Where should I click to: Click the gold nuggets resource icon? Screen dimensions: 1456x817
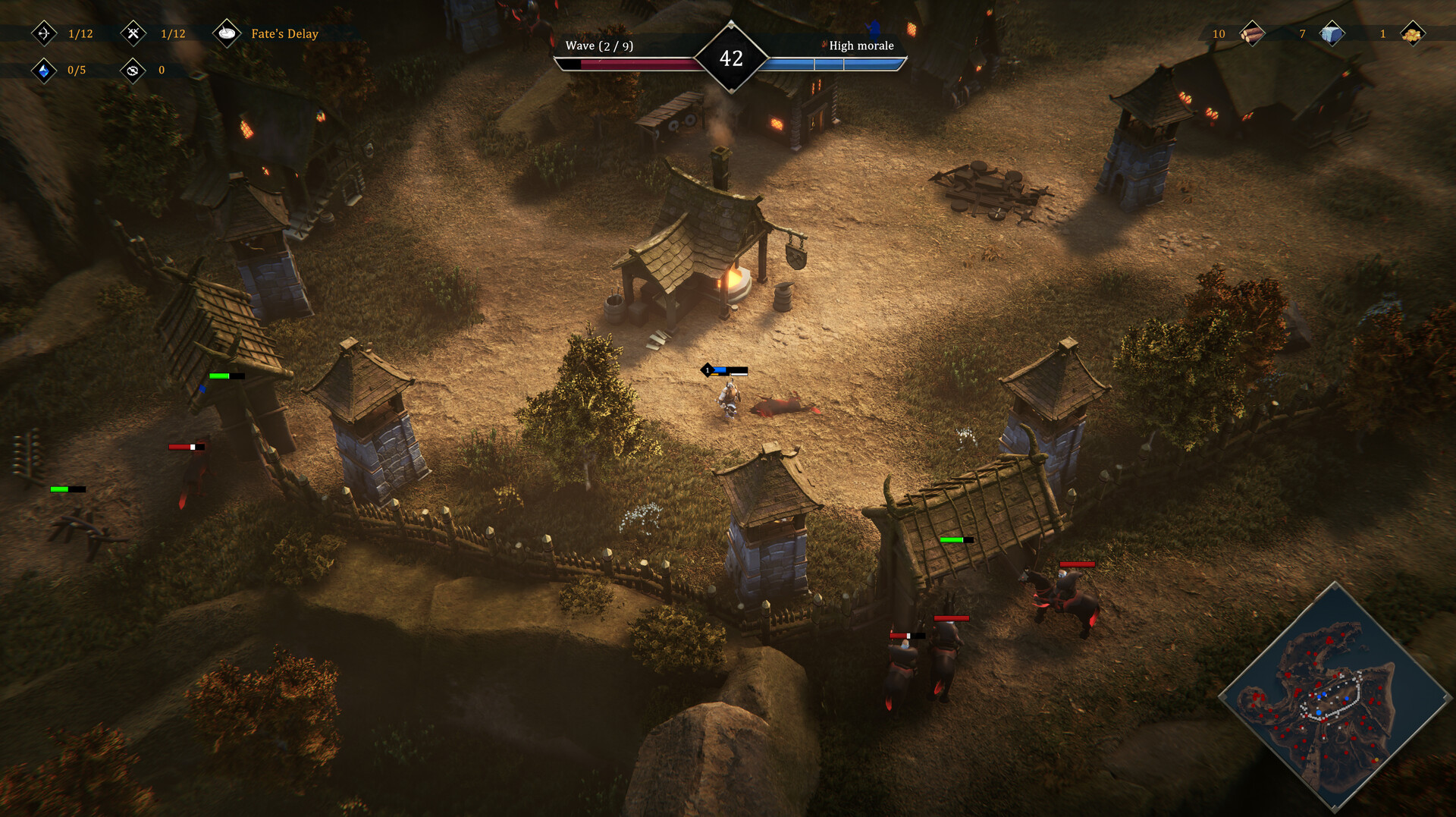[1412, 33]
